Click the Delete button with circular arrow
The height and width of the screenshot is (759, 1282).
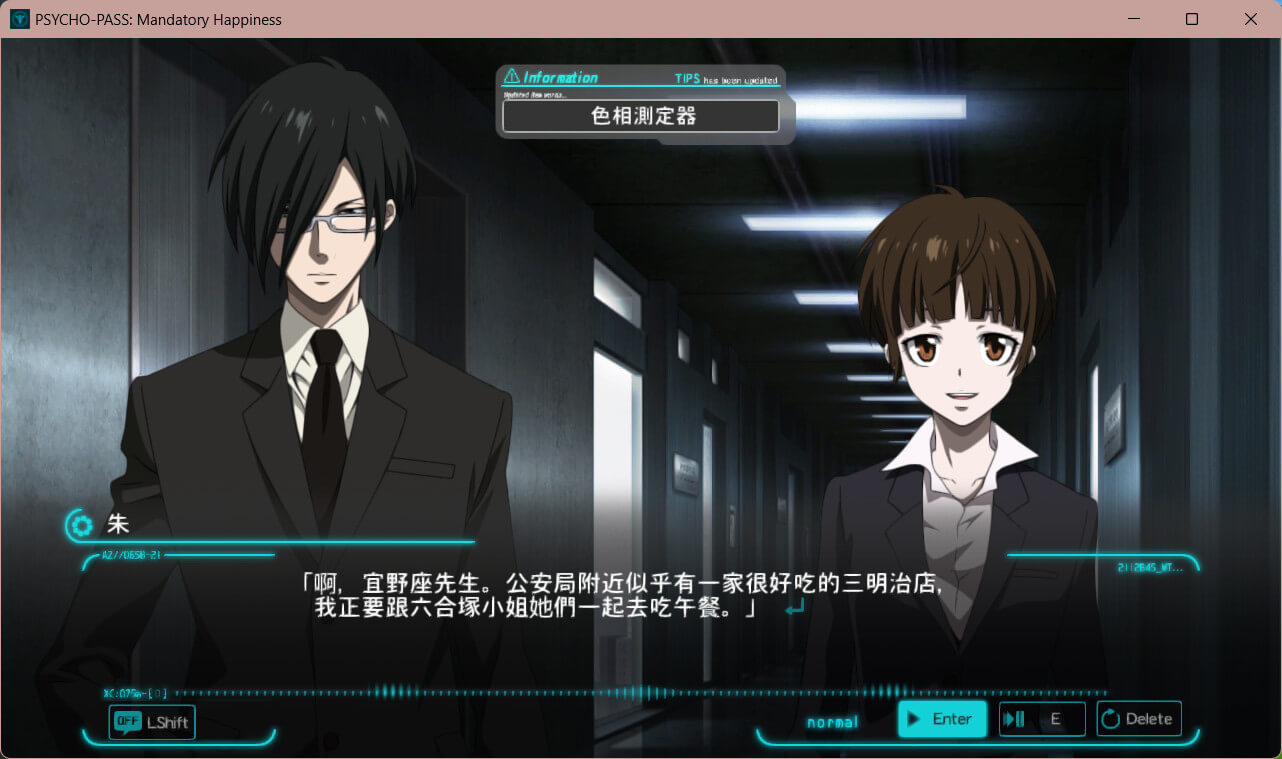(x=1138, y=719)
